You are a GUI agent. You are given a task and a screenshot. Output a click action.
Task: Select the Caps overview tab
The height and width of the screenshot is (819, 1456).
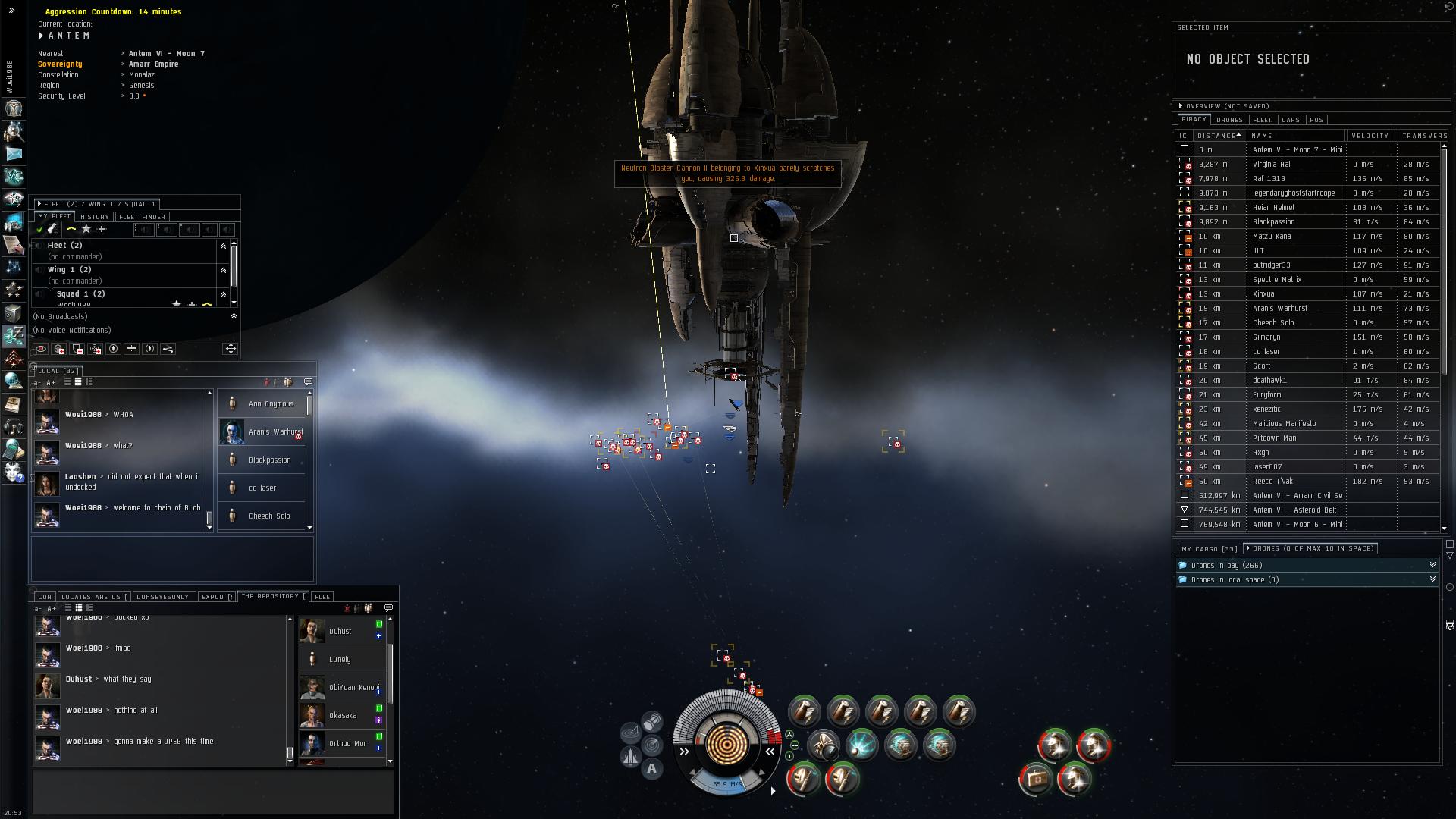[1290, 120]
